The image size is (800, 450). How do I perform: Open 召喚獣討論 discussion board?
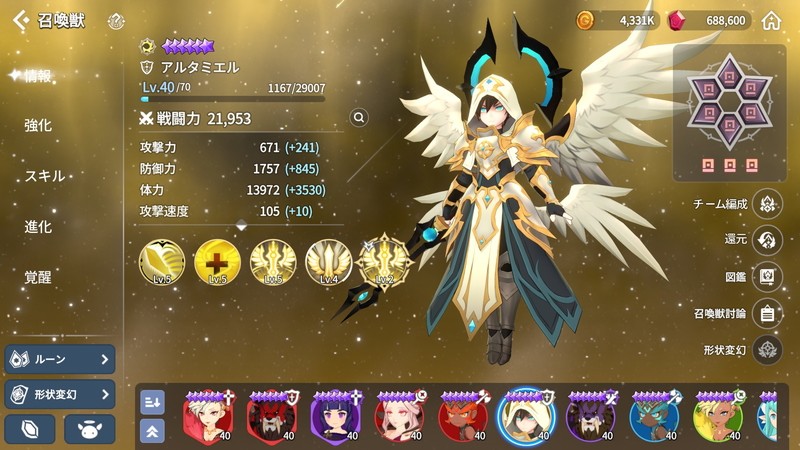click(x=766, y=313)
